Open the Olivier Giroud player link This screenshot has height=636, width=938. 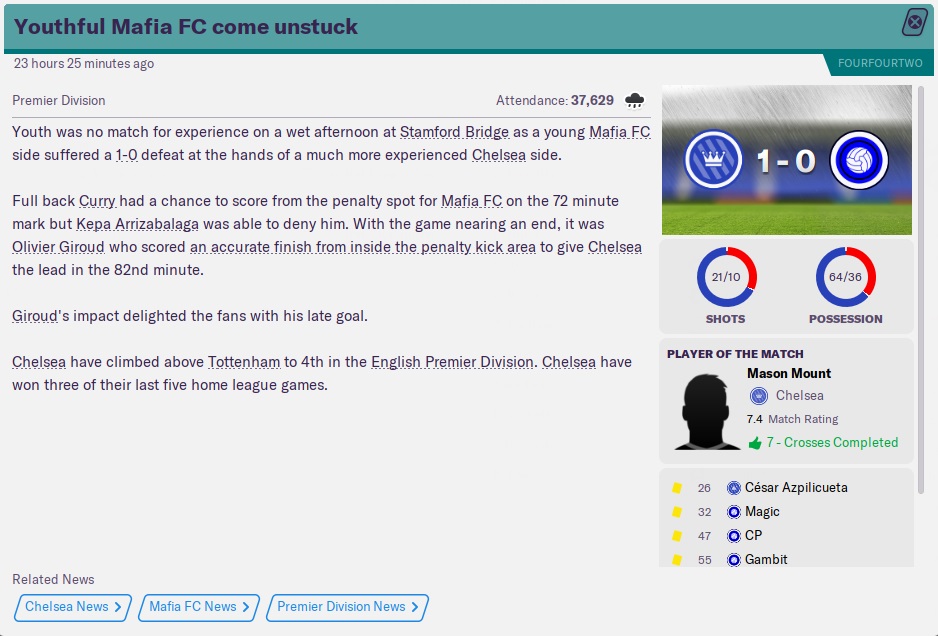click(58, 247)
